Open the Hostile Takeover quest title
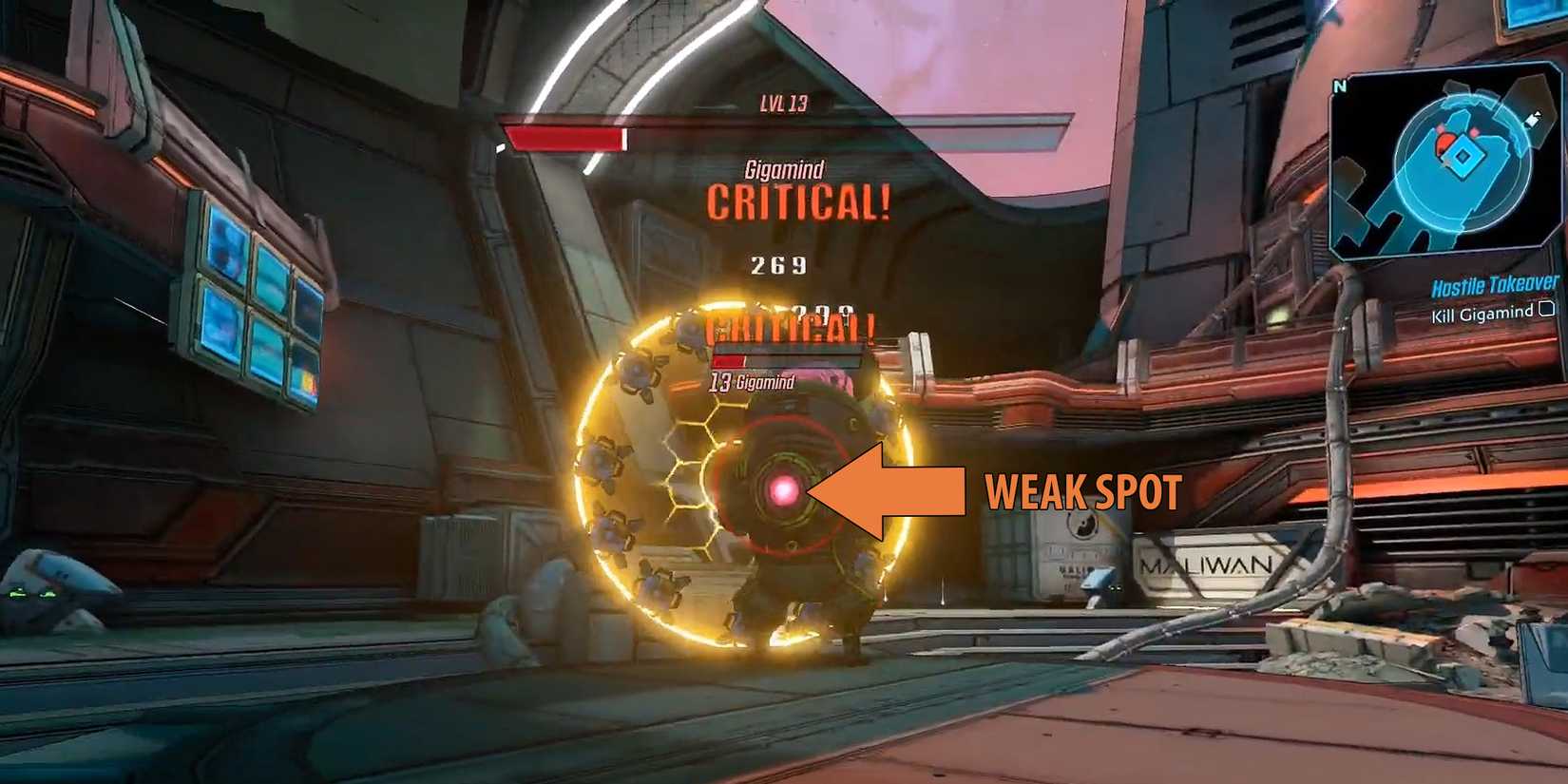1568x784 pixels. click(1493, 285)
